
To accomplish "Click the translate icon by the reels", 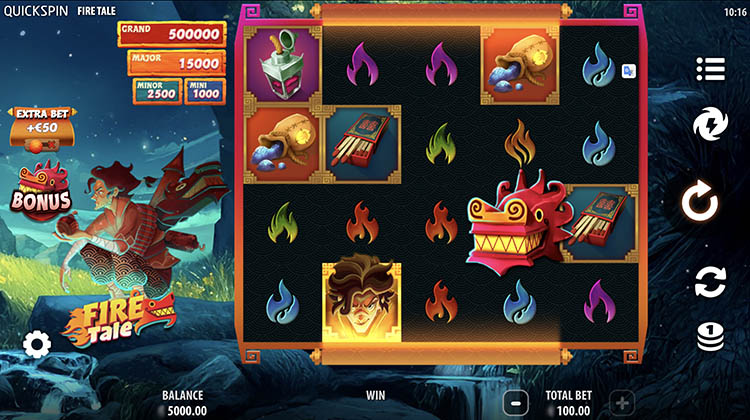I will click(x=628, y=71).
